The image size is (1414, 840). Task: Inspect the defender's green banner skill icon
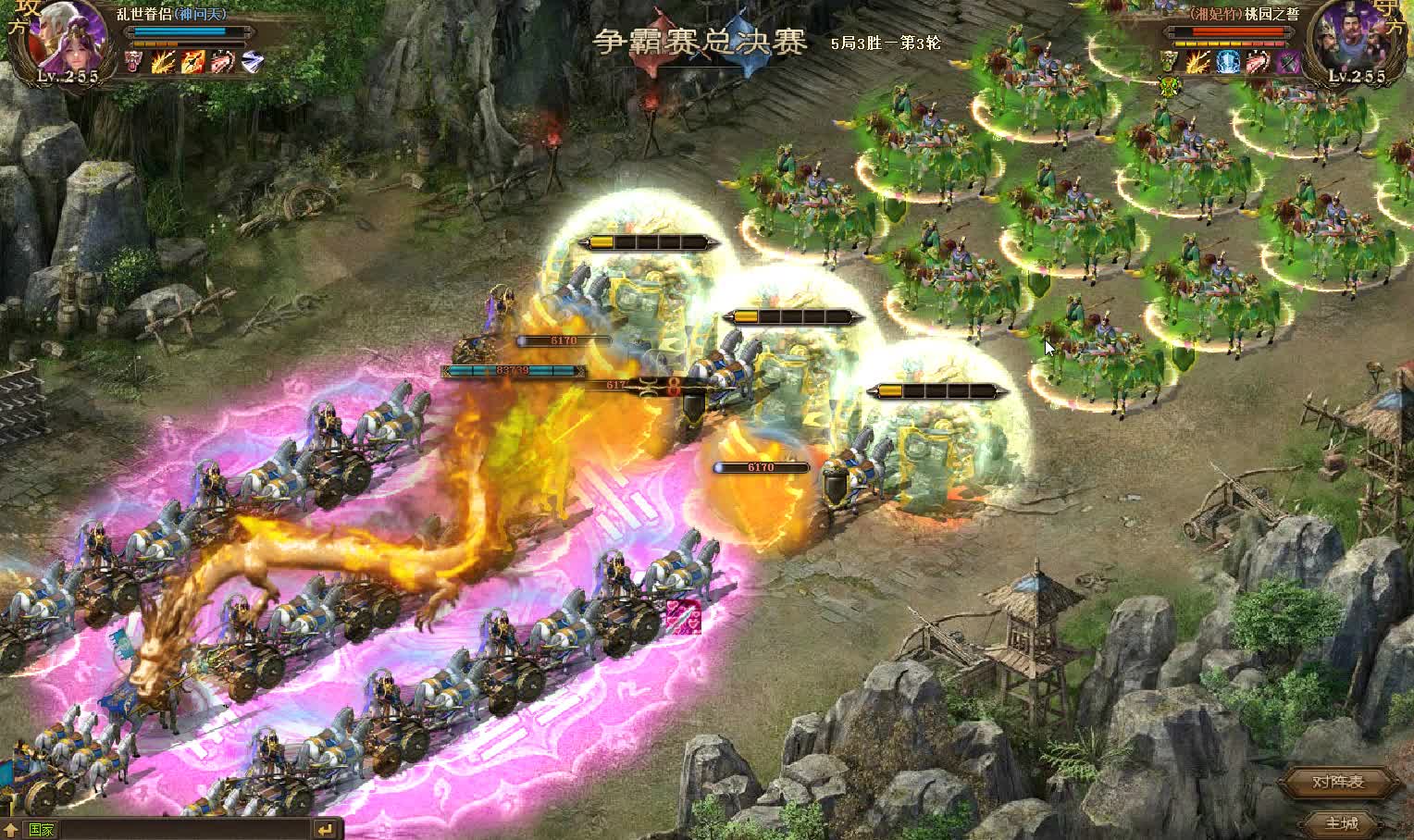pos(1171,62)
